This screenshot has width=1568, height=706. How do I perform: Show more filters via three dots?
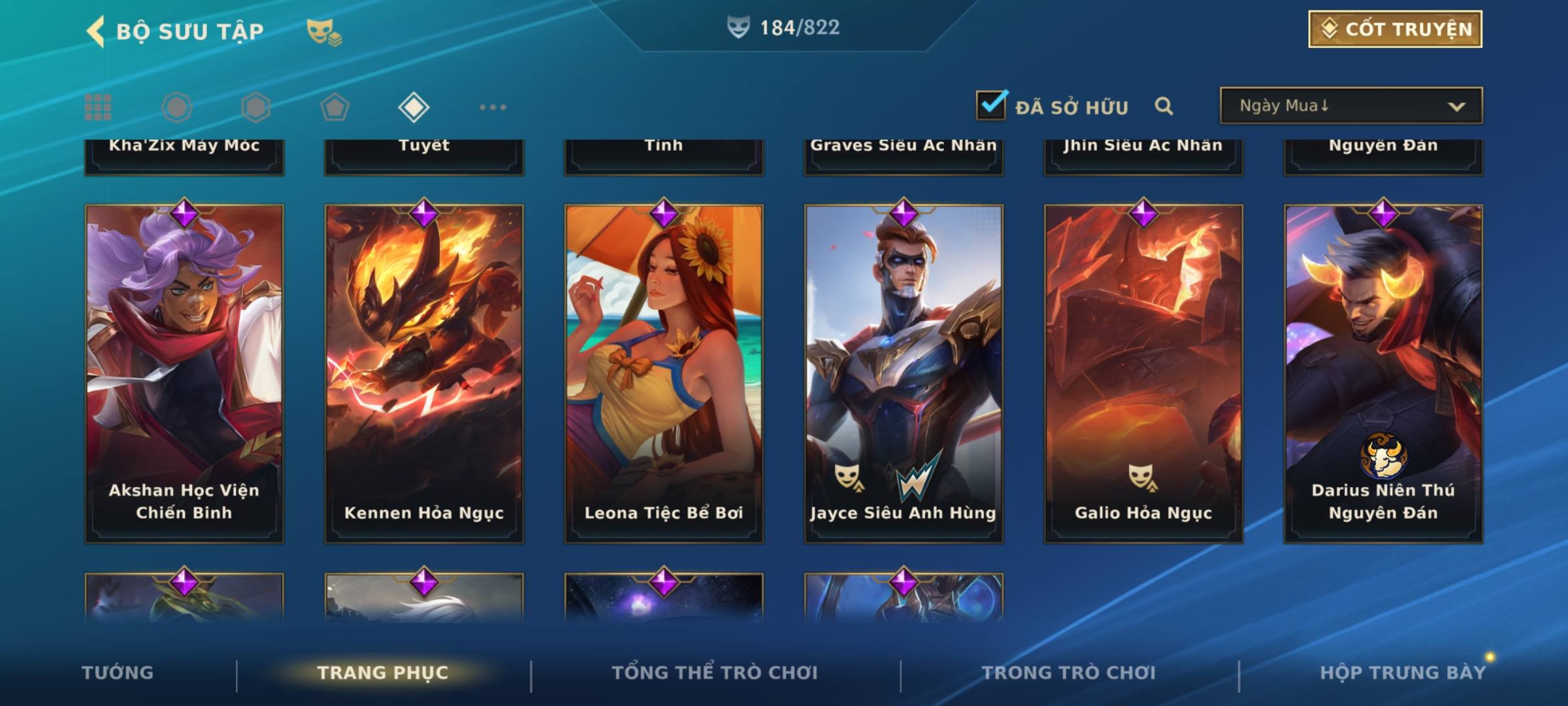(493, 107)
